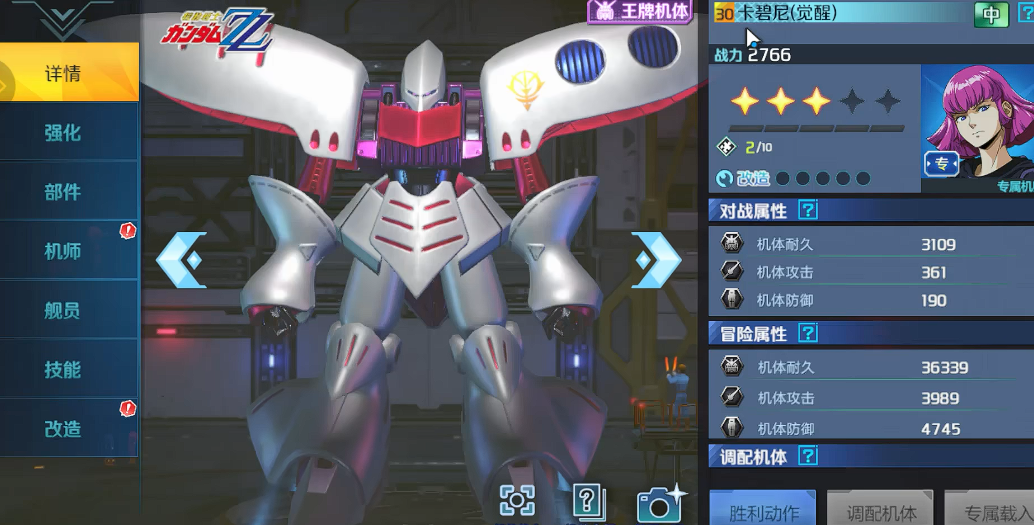Open help for 冒险属性
Image resolution: width=1034 pixels, height=525 pixels.
808,333
